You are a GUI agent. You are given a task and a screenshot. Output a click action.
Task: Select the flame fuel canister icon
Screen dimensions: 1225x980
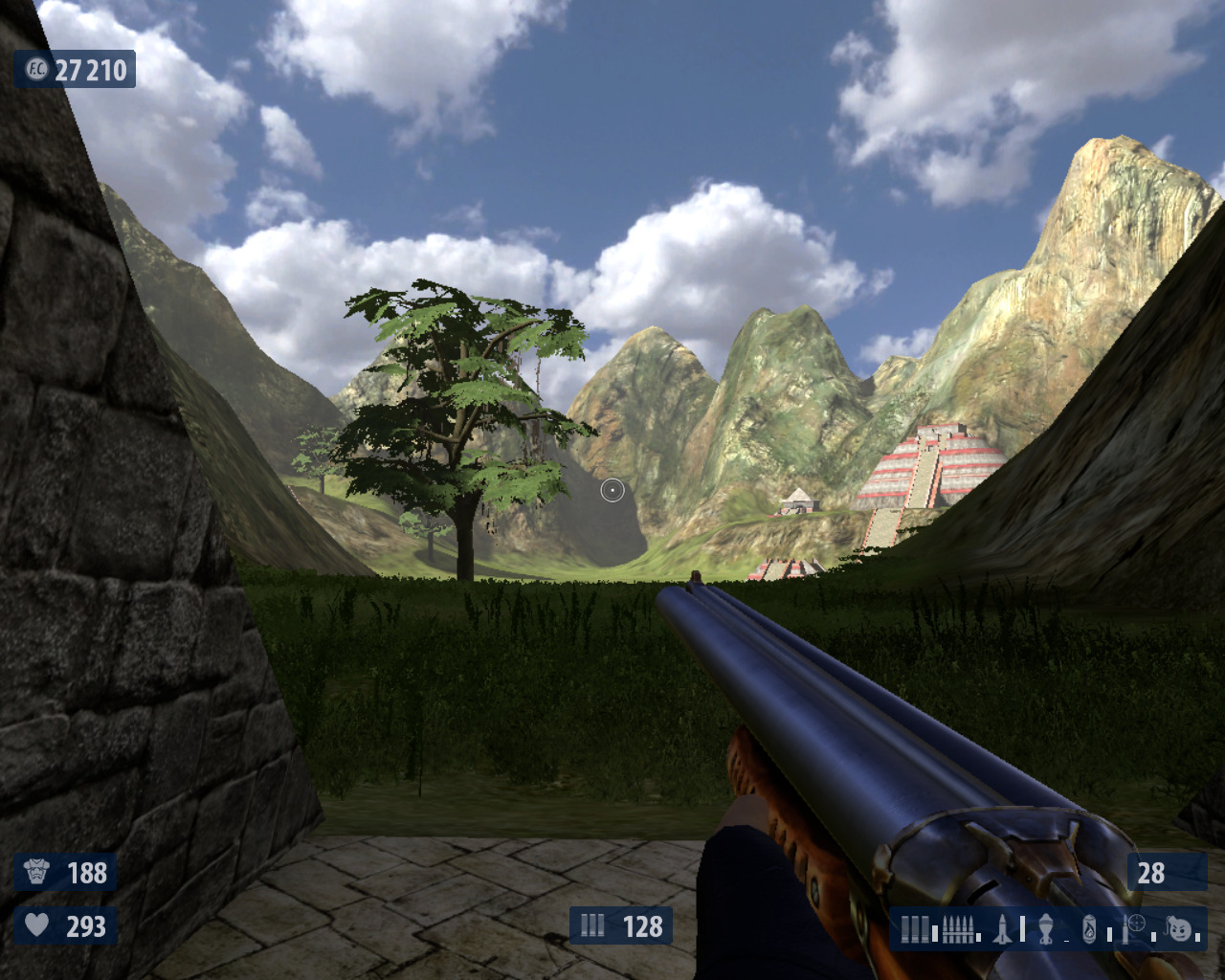point(1089,928)
